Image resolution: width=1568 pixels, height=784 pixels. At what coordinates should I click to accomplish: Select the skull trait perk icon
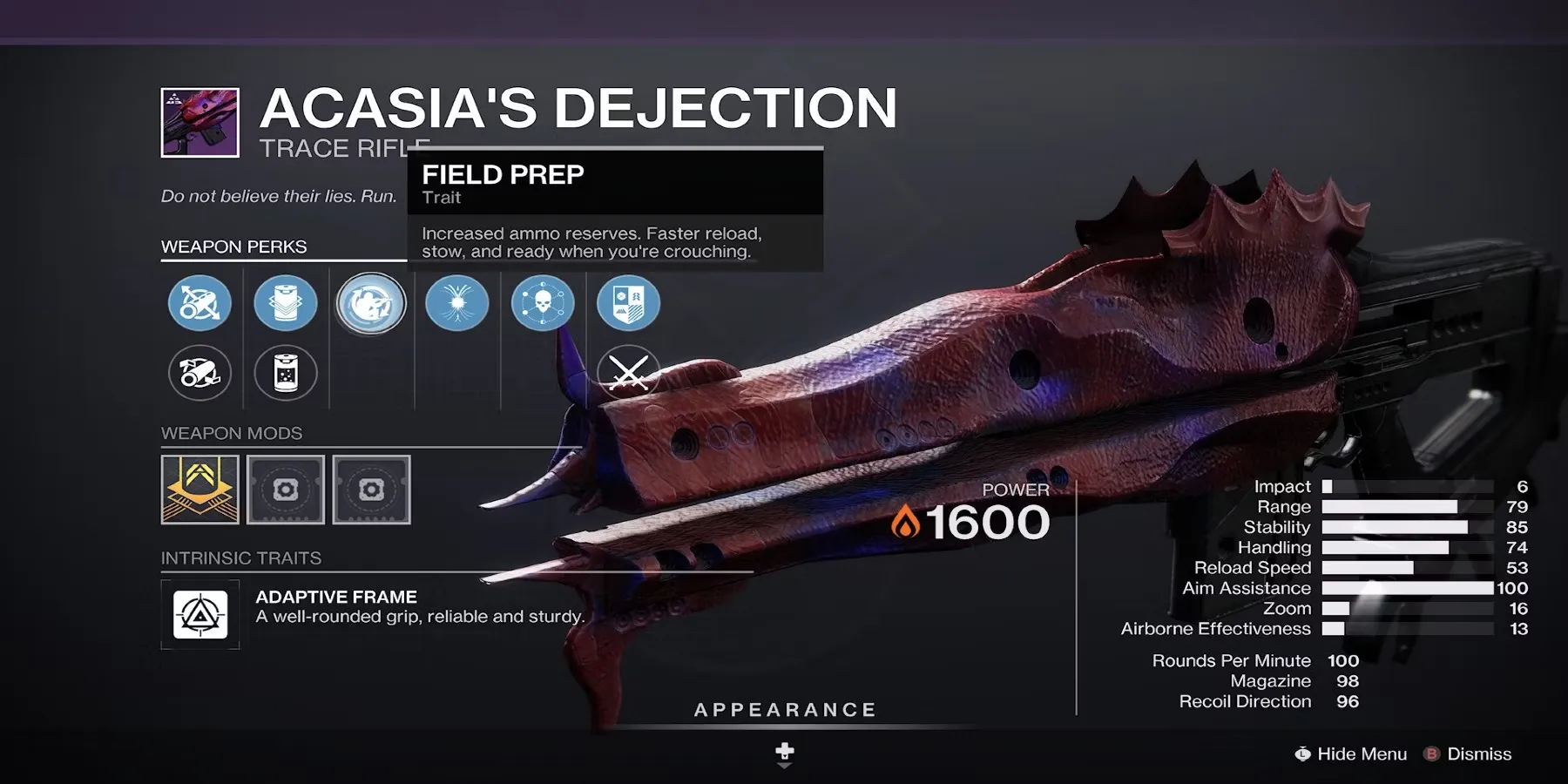(x=543, y=303)
